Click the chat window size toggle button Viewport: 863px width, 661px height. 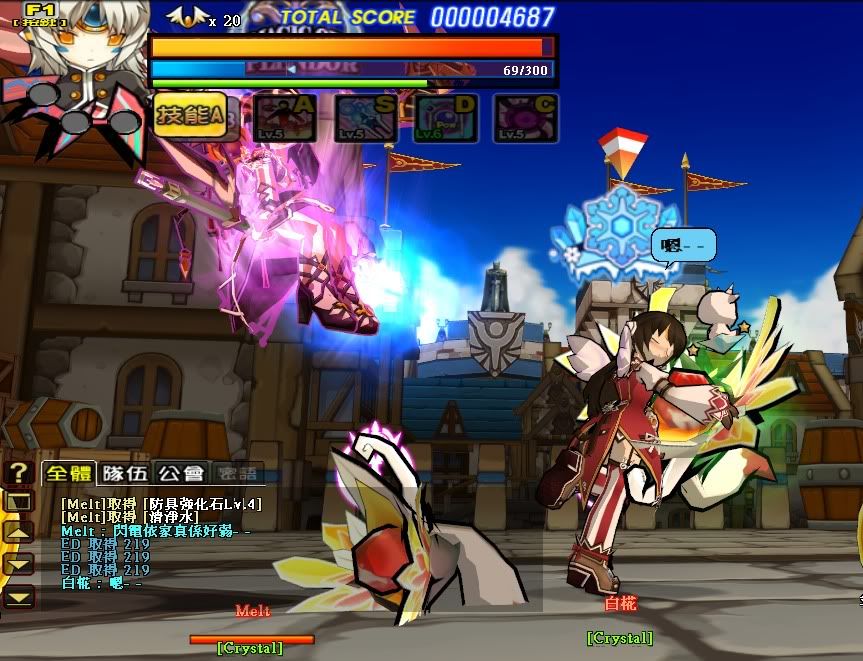point(20,501)
